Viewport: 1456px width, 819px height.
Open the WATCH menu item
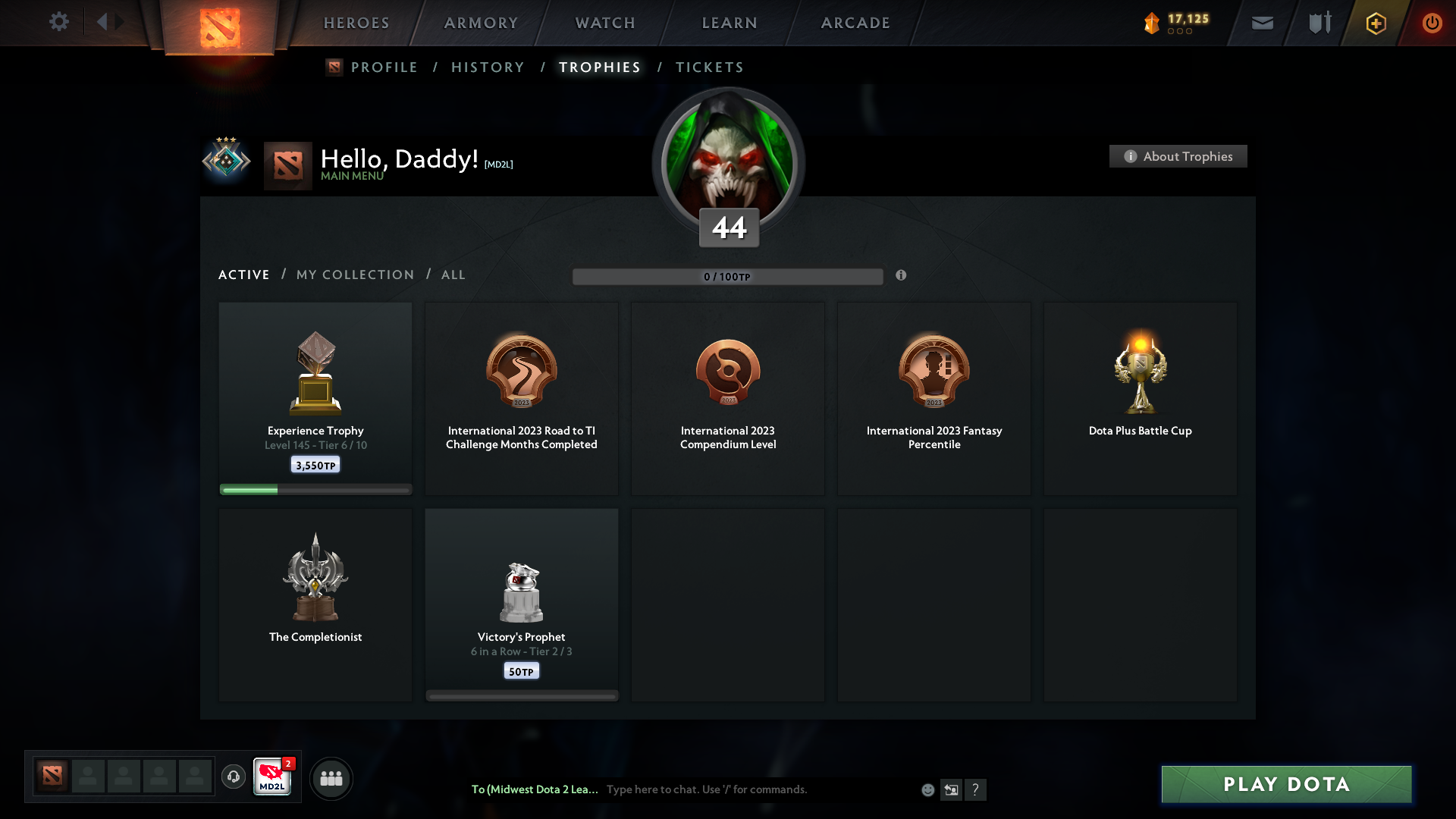click(604, 23)
